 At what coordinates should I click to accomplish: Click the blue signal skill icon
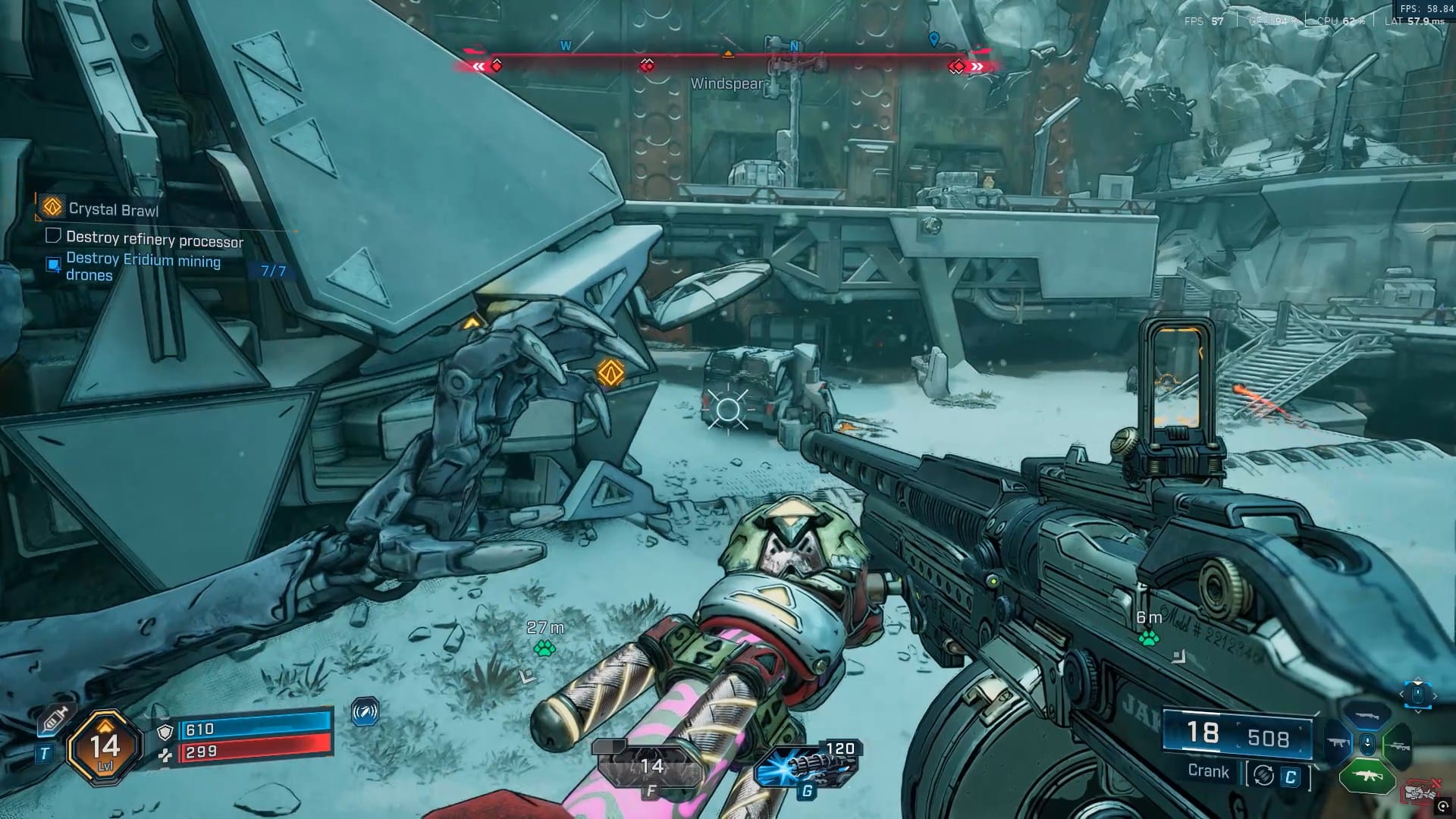pos(366,712)
